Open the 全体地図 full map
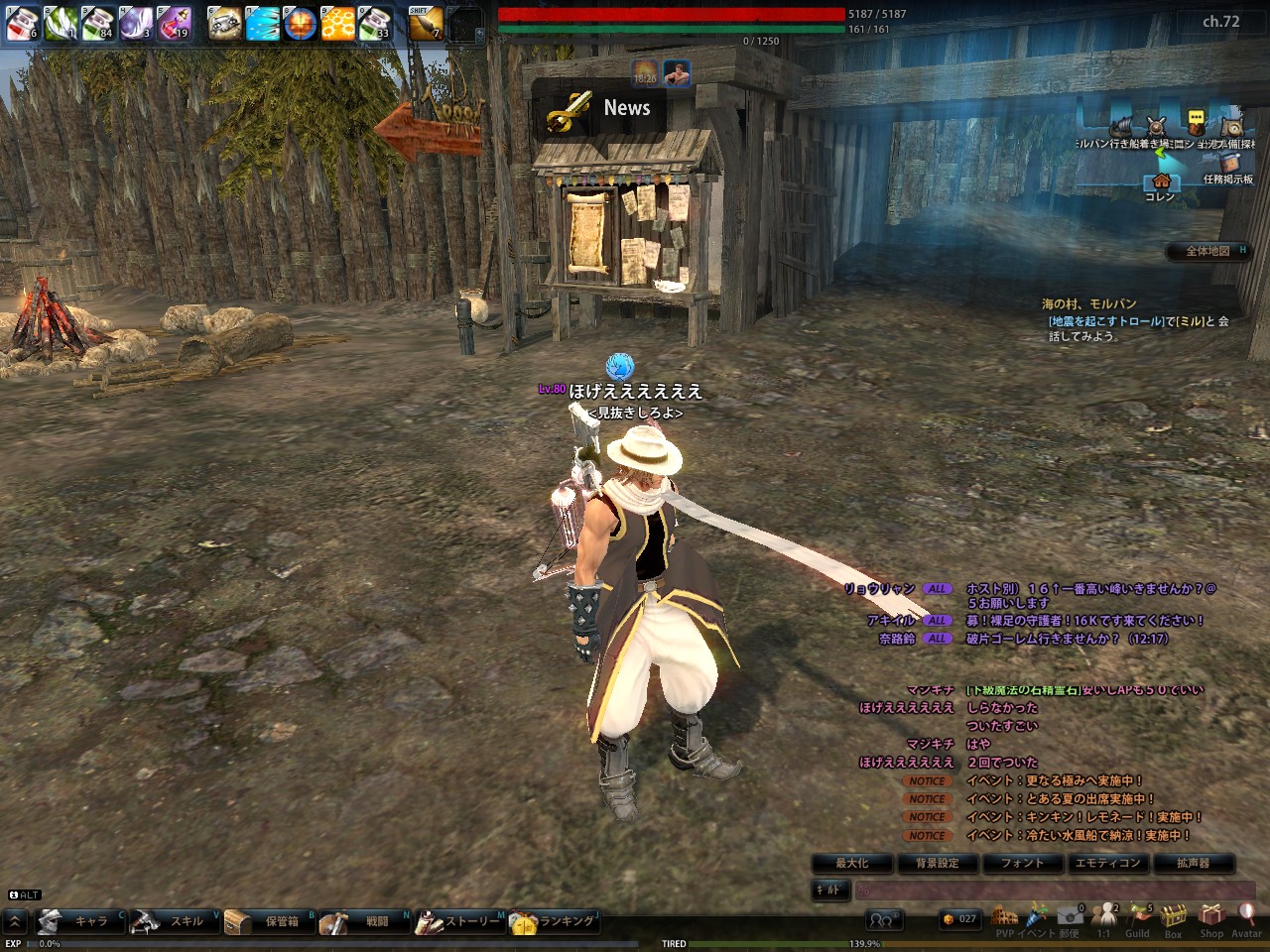The image size is (1270, 952). [x=1209, y=251]
